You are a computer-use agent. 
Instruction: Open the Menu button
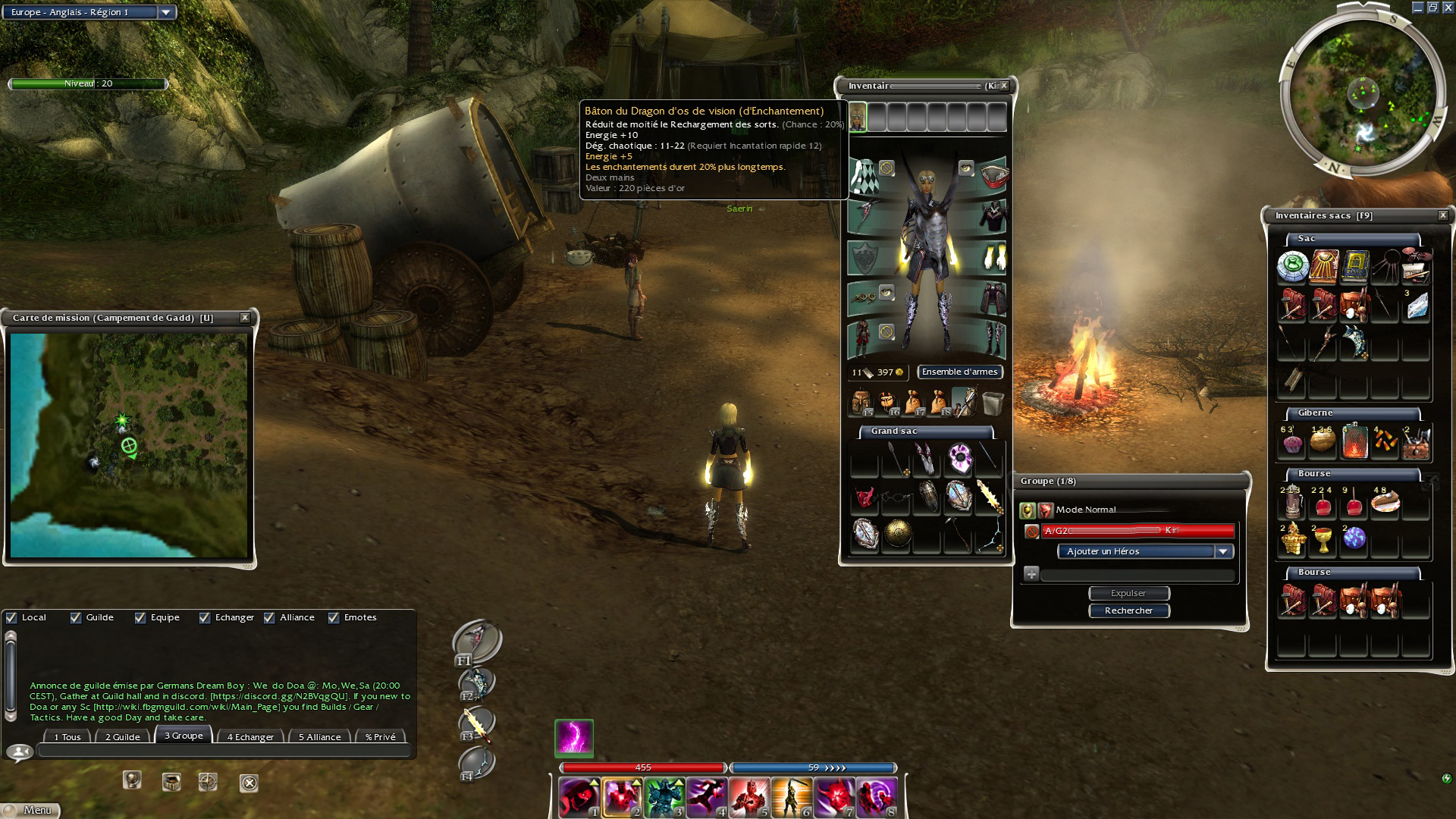click(x=30, y=810)
